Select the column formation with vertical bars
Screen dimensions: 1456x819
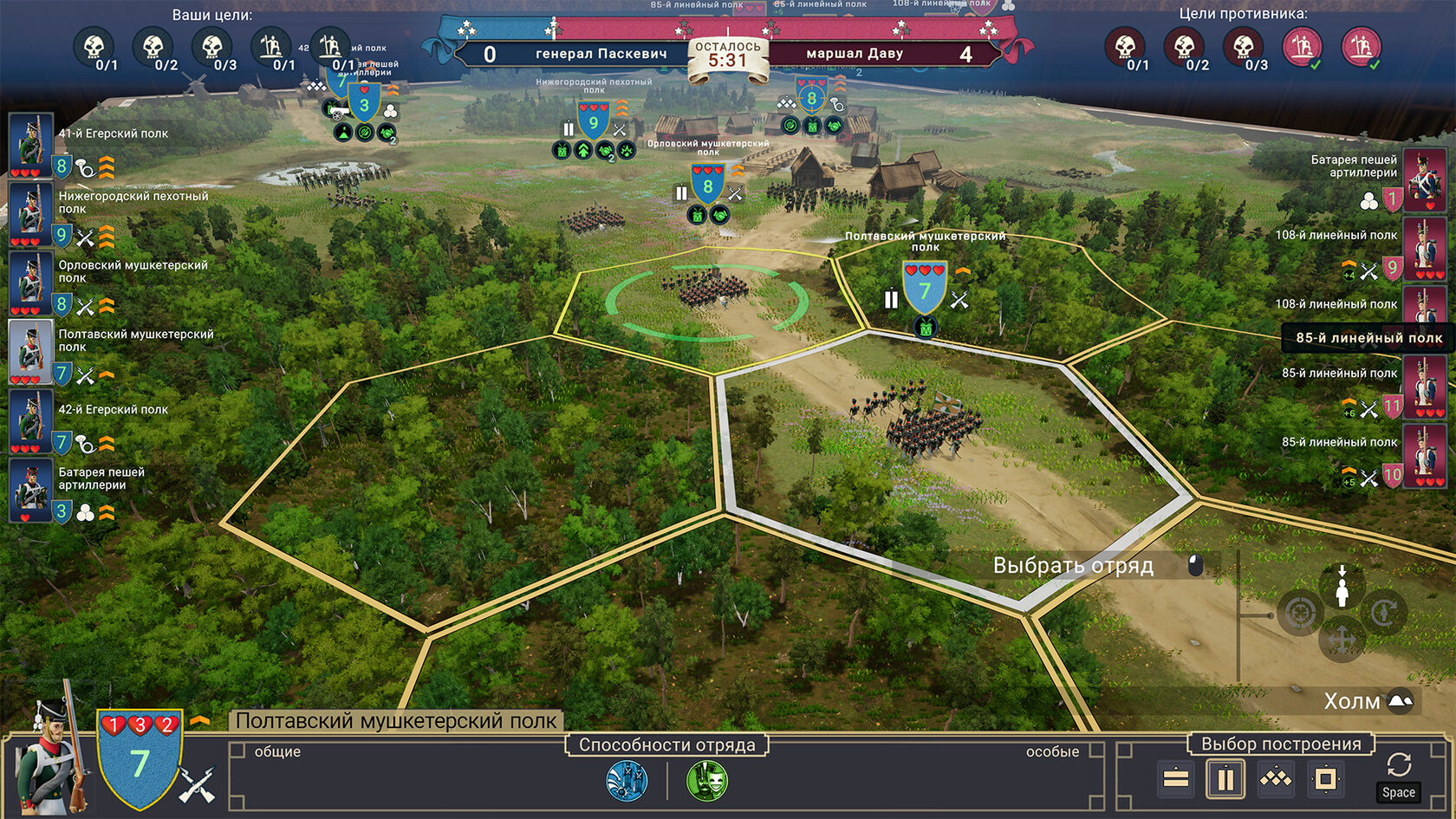coord(1225,779)
